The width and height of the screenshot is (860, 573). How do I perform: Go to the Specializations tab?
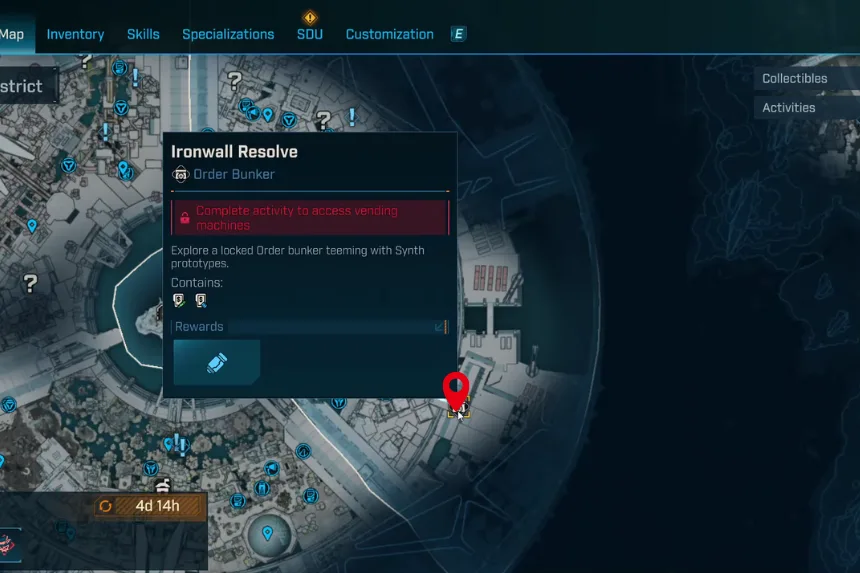pyautogui.click(x=228, y=34)
